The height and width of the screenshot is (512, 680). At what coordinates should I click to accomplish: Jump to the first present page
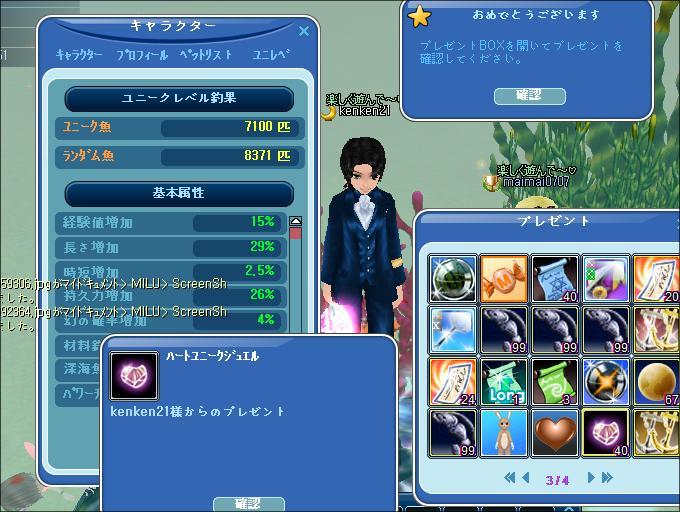509,478
